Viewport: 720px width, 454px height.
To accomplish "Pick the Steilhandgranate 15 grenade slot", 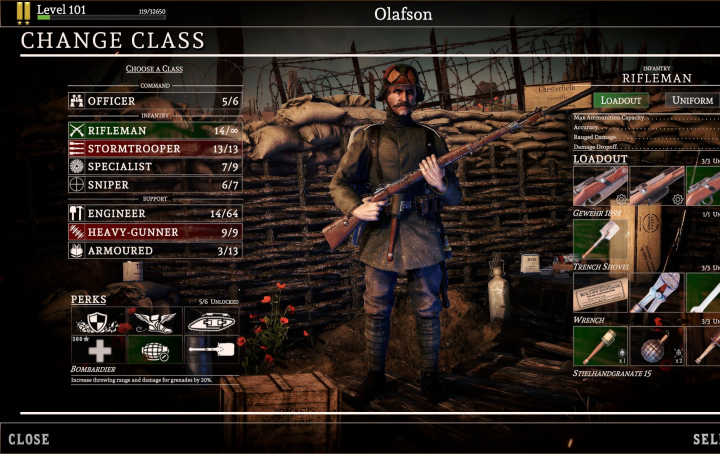I will point(600,346).
